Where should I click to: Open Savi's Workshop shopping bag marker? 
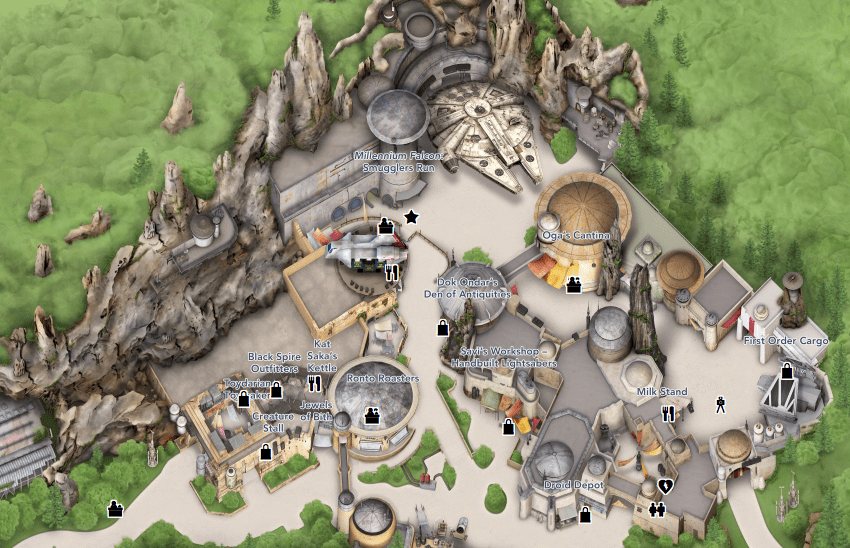coord(508,427)
